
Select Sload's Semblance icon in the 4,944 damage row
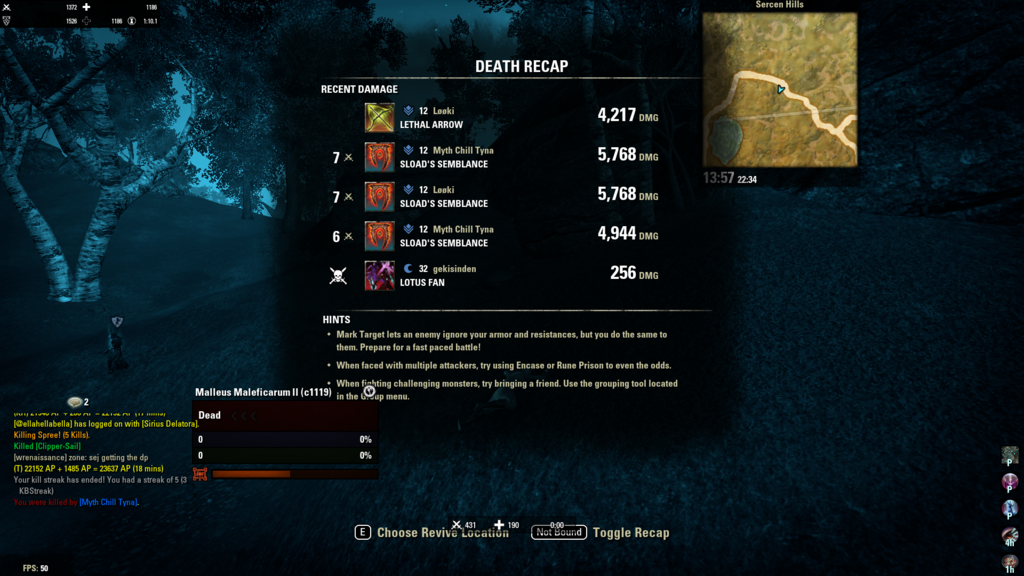379,236
